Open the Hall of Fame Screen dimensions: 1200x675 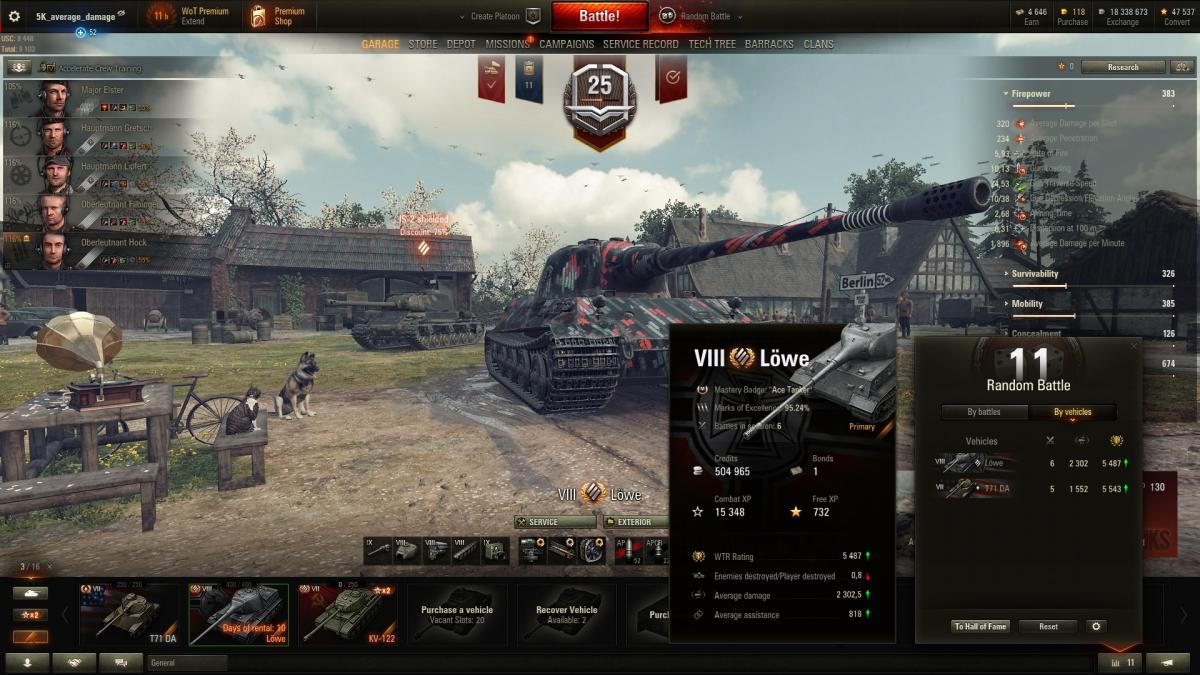(x=981, y=626)
